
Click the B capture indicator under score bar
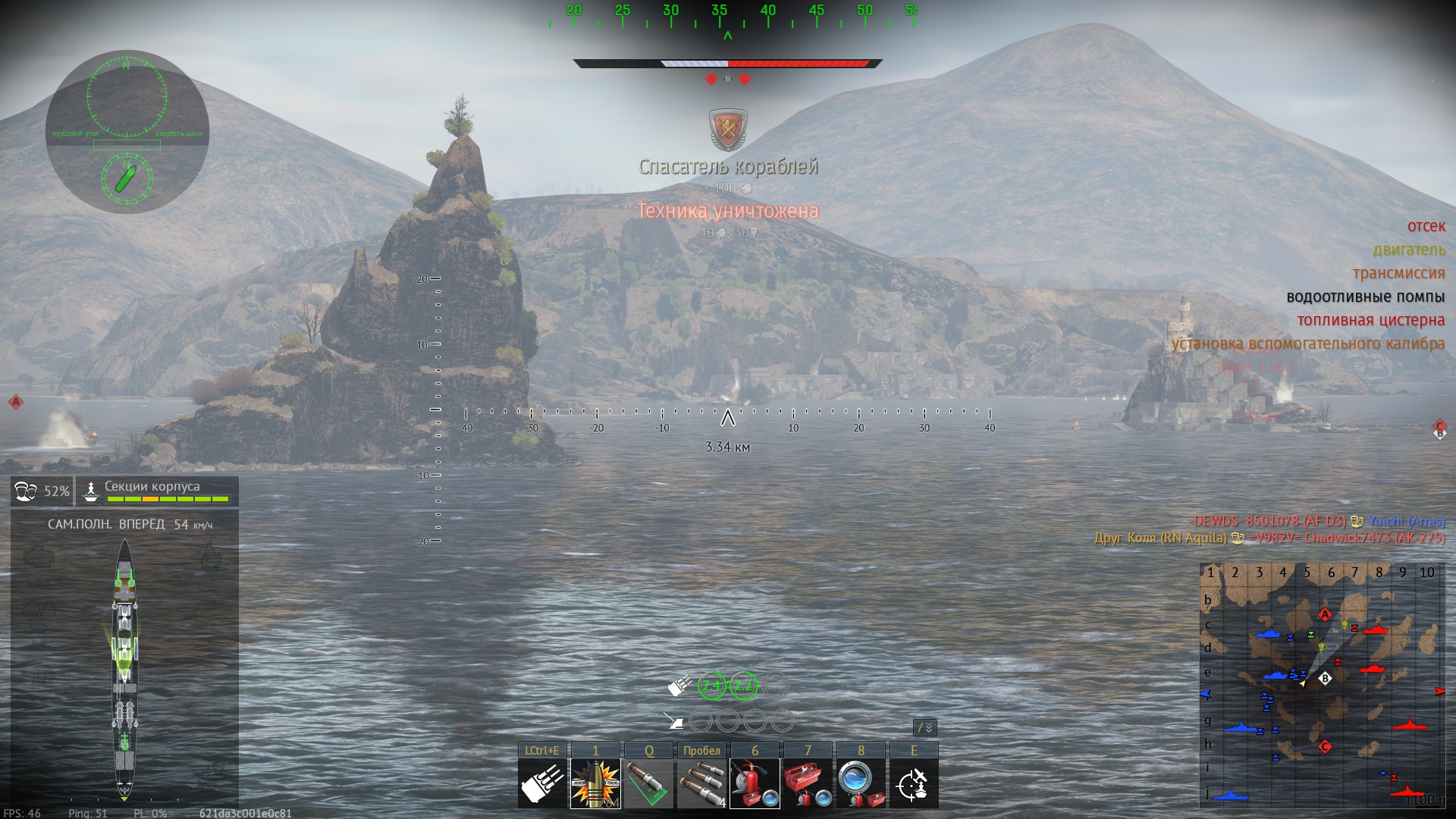click(728, 79)
